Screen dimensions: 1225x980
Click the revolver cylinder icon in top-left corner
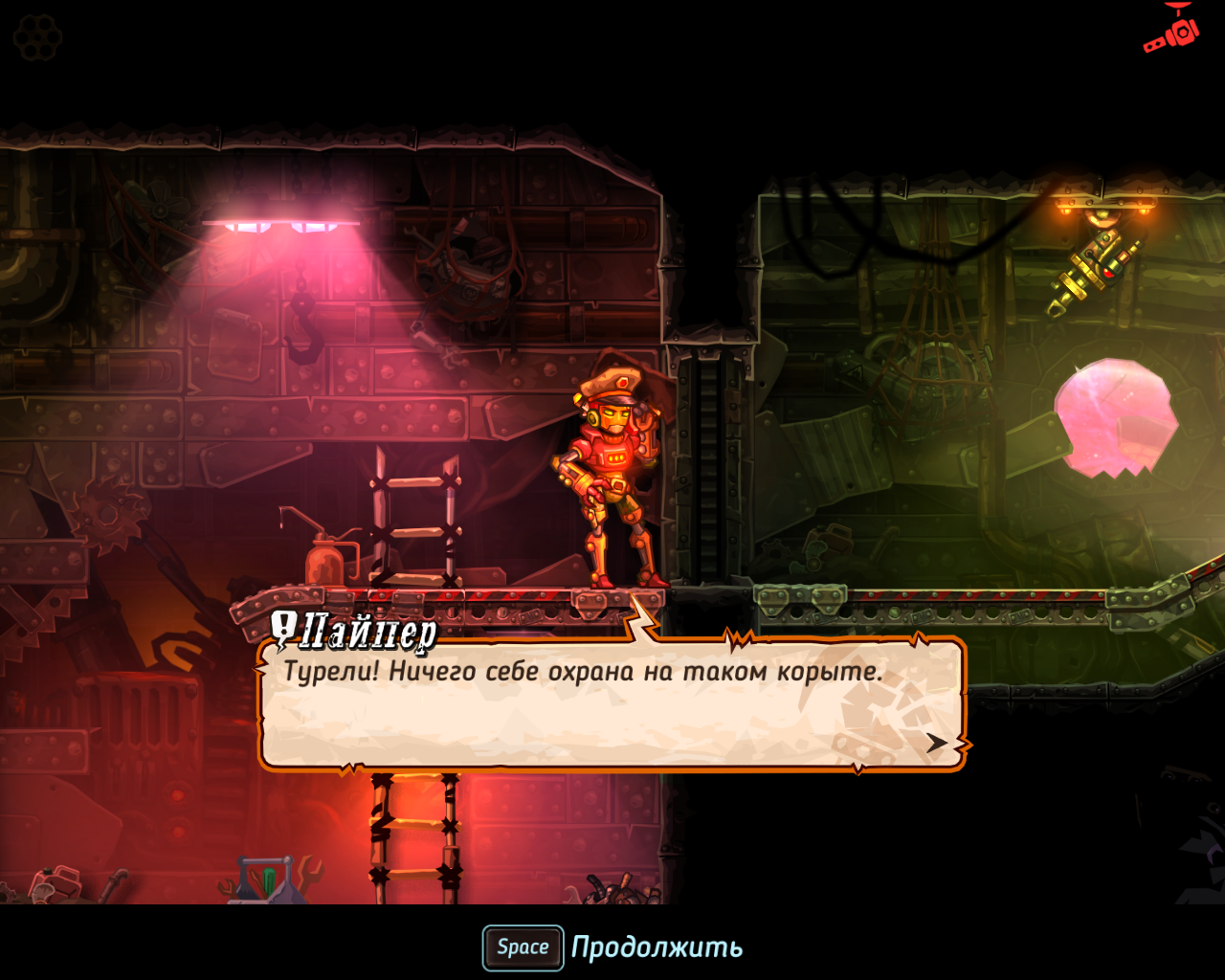(36, 36)
